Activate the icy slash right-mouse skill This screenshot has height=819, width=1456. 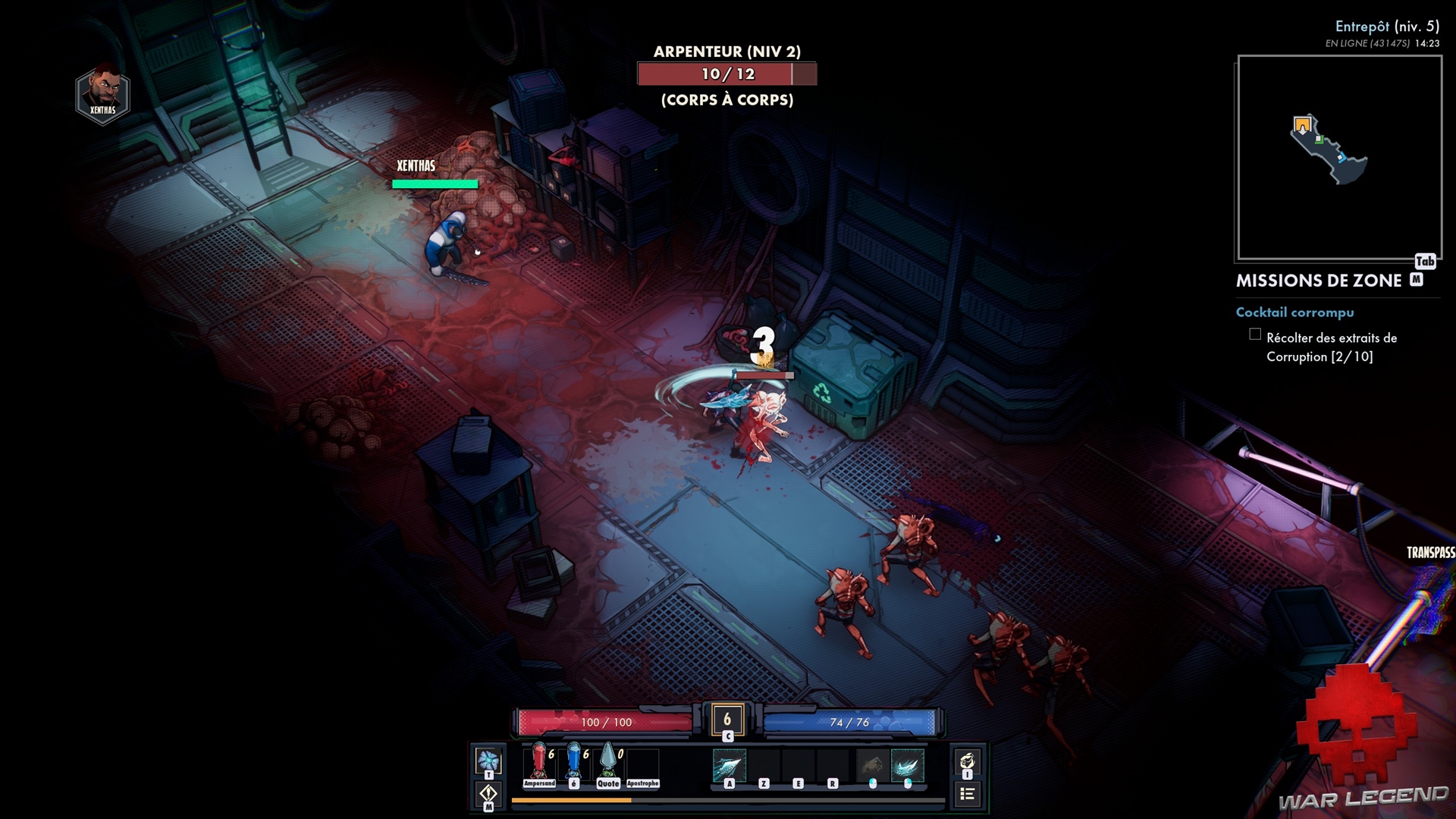click(907, 765)
